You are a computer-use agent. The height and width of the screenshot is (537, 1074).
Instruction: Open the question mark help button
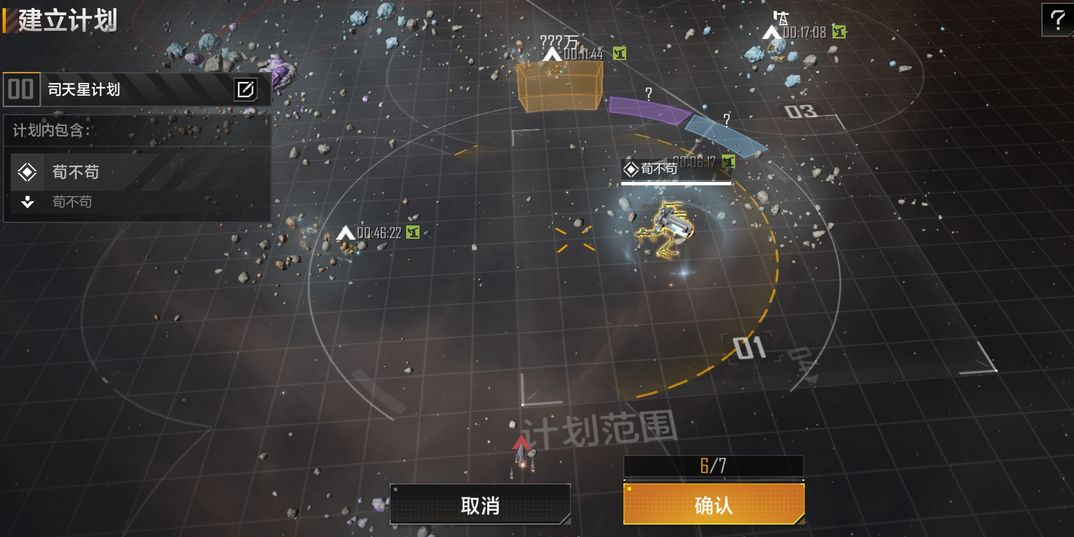pos(1058,19)
